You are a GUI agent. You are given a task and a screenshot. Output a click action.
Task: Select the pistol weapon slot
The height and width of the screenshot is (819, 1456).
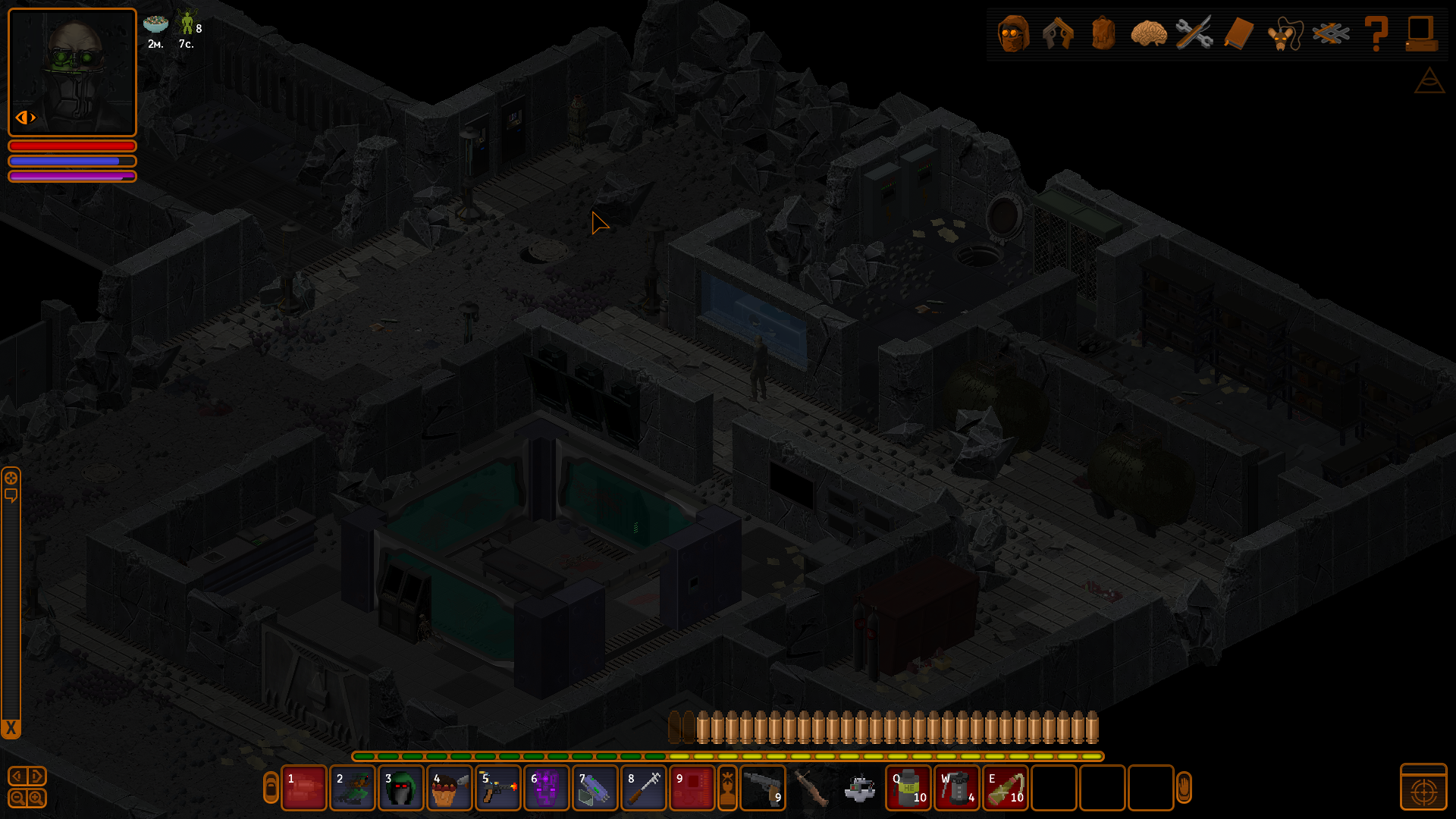click(x=762, y=789)
